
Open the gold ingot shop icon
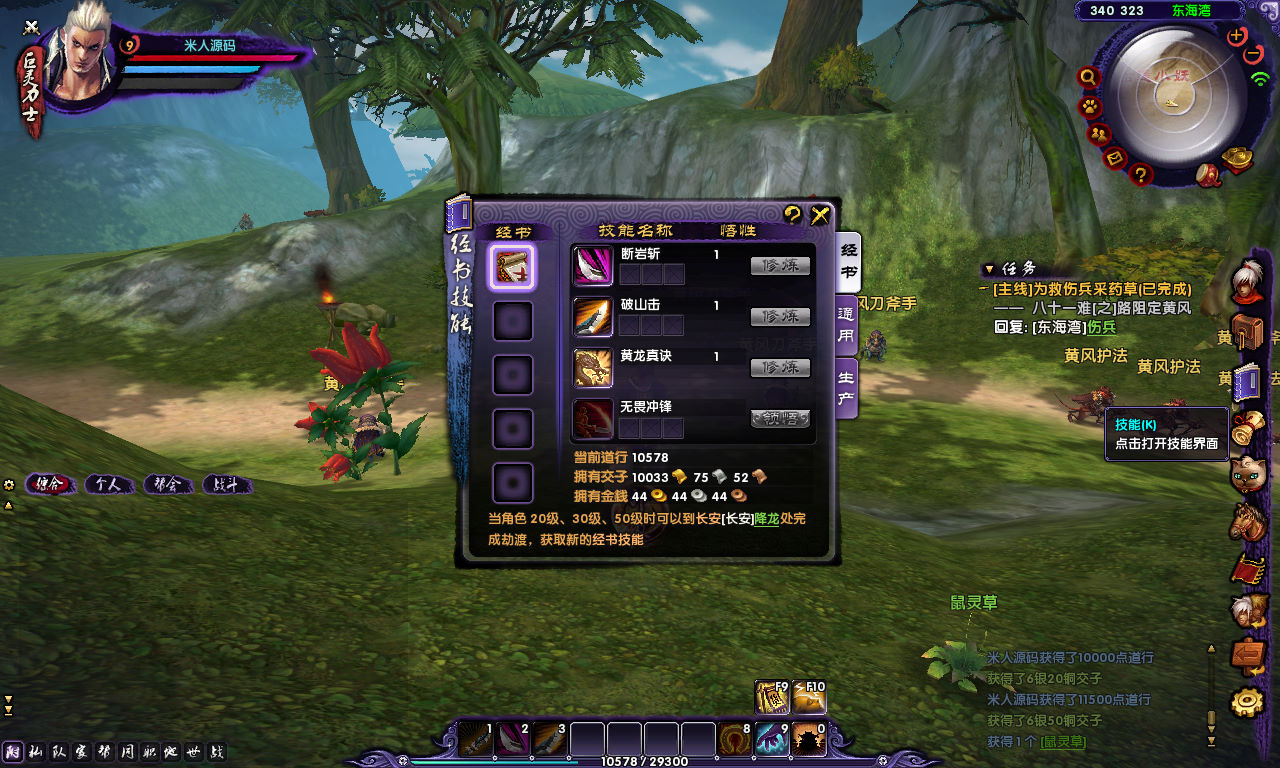point(1238,159)
